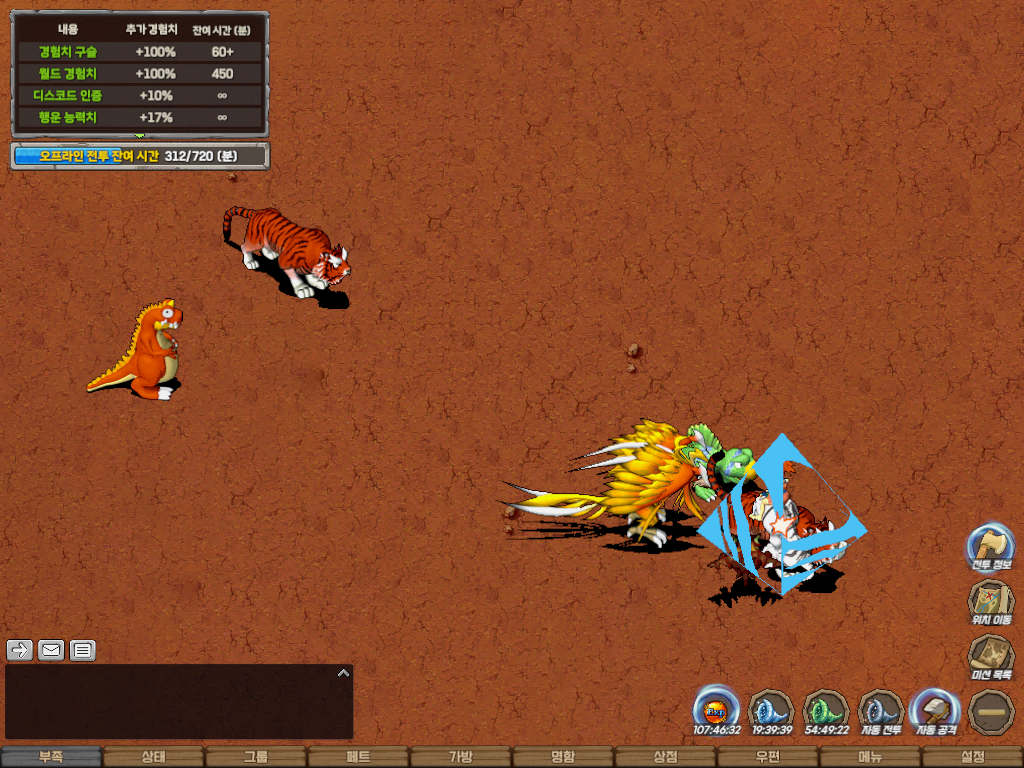
Task: Switch to the 상태 status tab
Action: coord(153,757)
